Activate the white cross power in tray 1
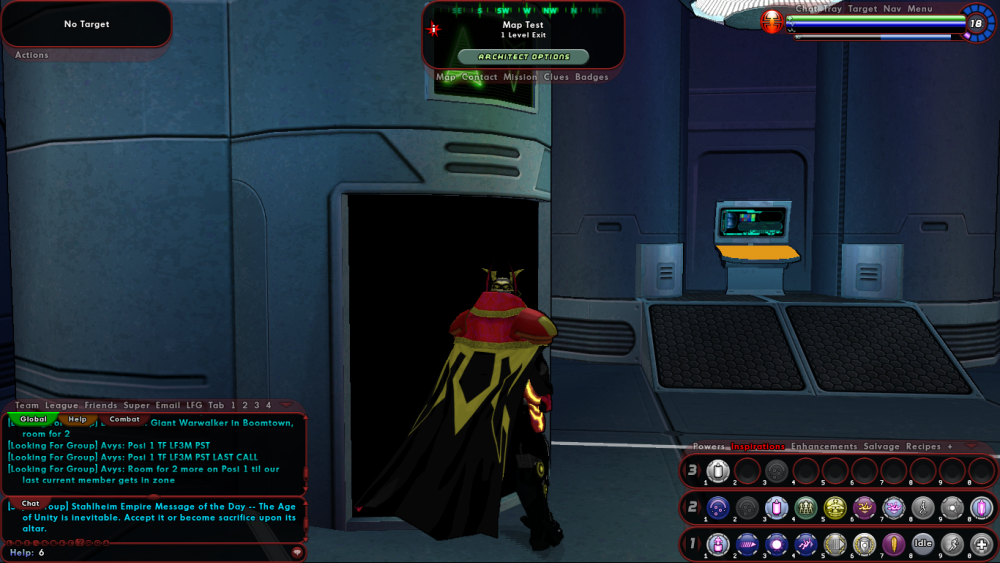Viewport: 1000px width, 563px height. click(982, 544)
